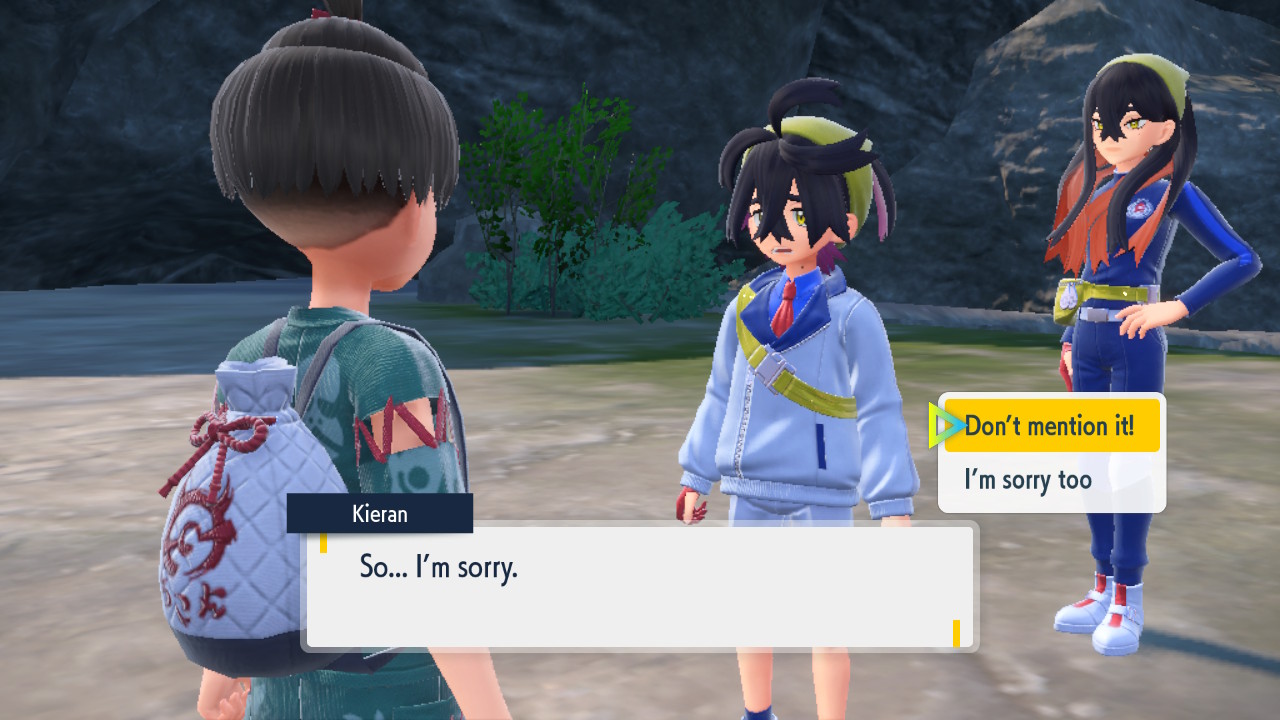Select the "I'm sorry too" response
Screen dimensions: 1280x720
(x=1028, y=480)
